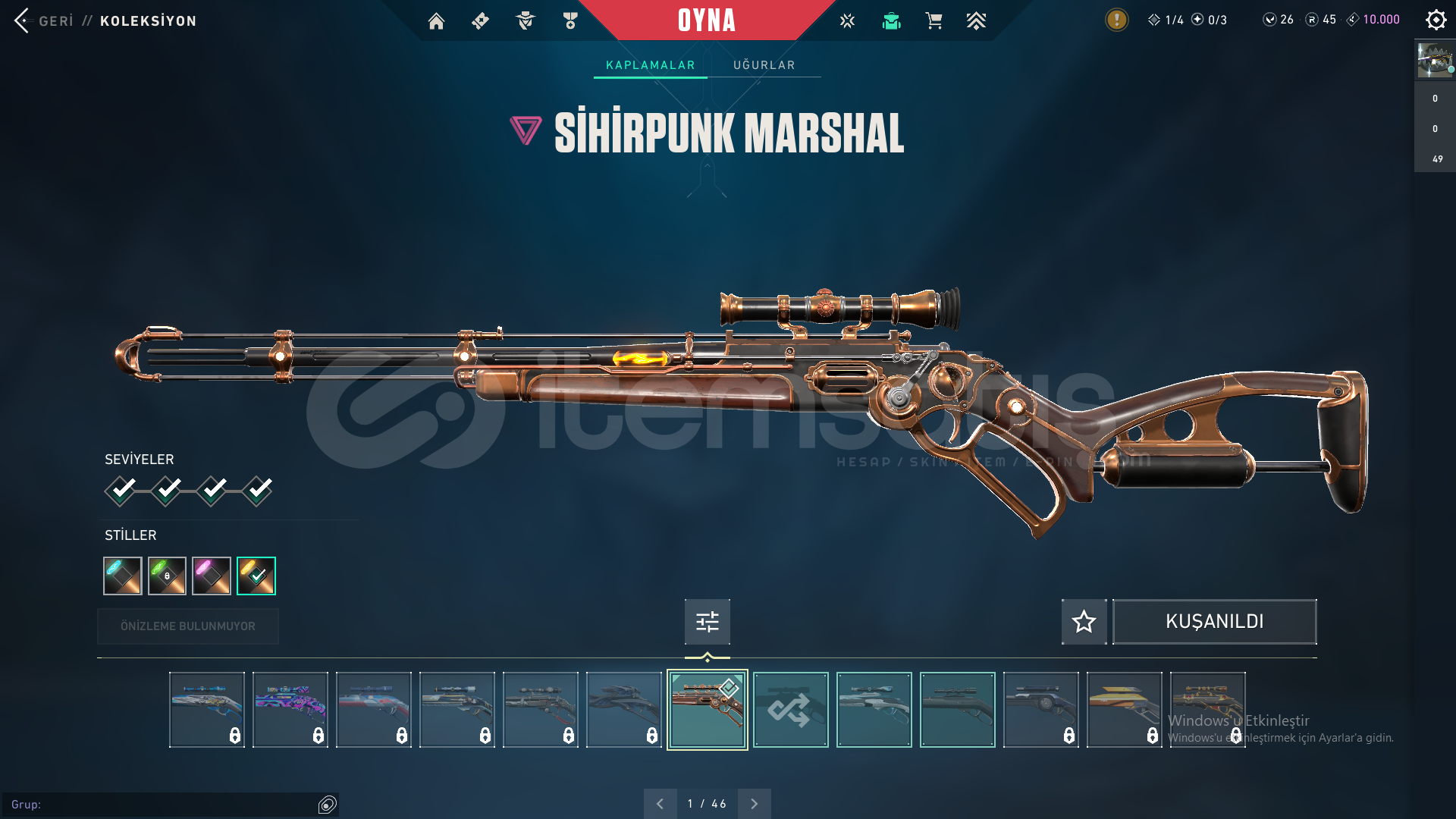Click the OYNA play button
1456x819 pixels.
coord(706,20)
